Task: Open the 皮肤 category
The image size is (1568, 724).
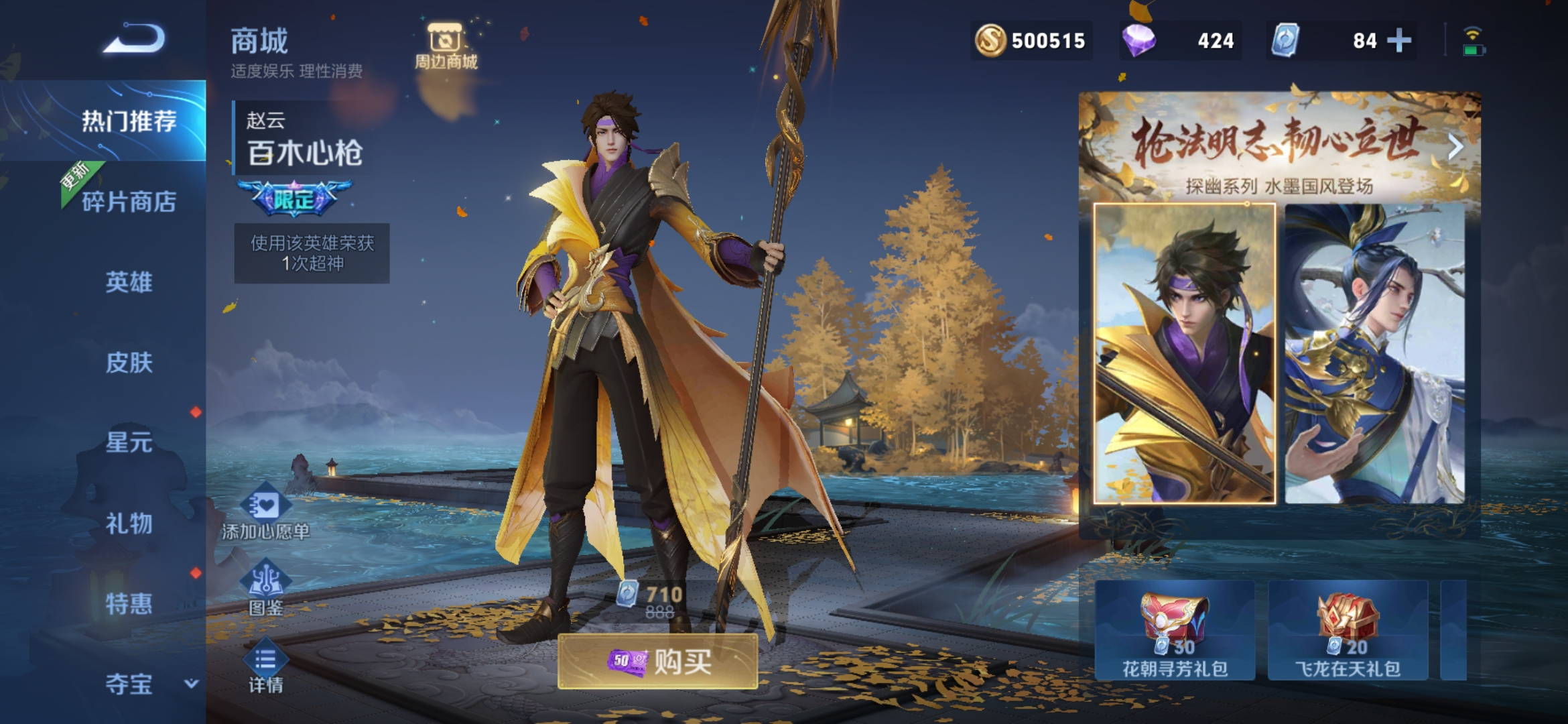Action: 129,363
